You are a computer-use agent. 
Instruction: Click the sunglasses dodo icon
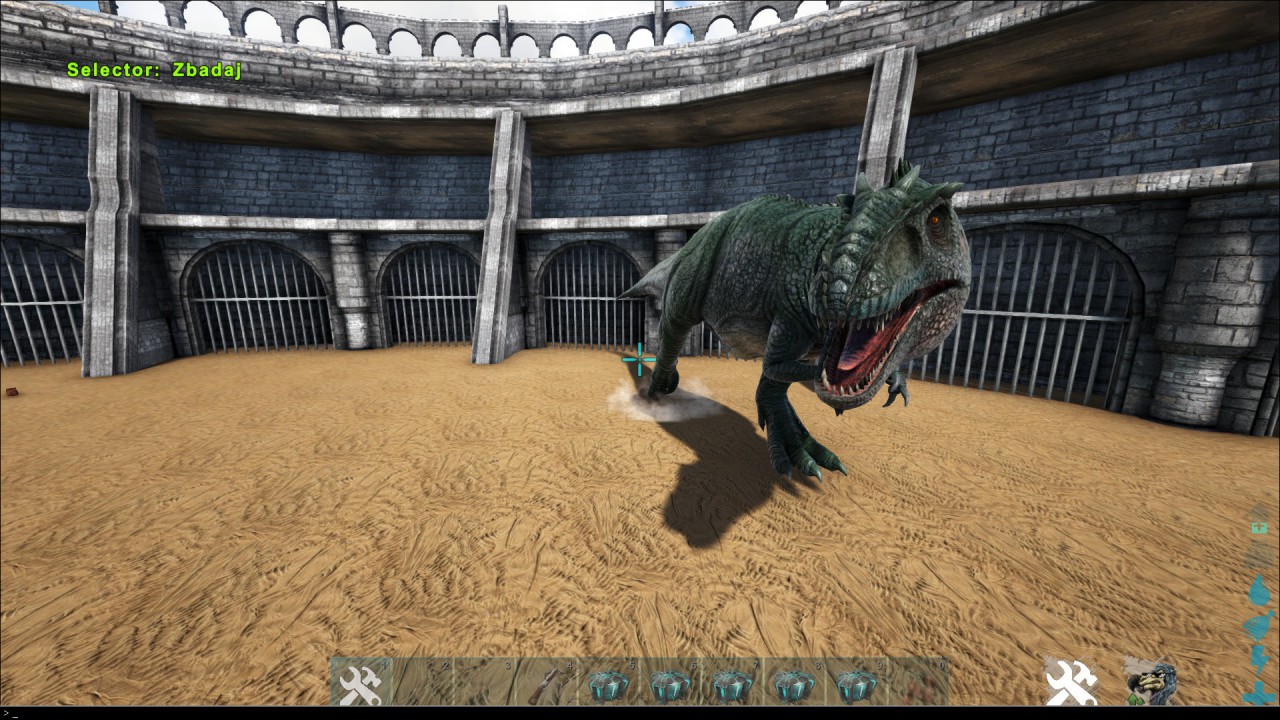click(x=1149, y=682)
